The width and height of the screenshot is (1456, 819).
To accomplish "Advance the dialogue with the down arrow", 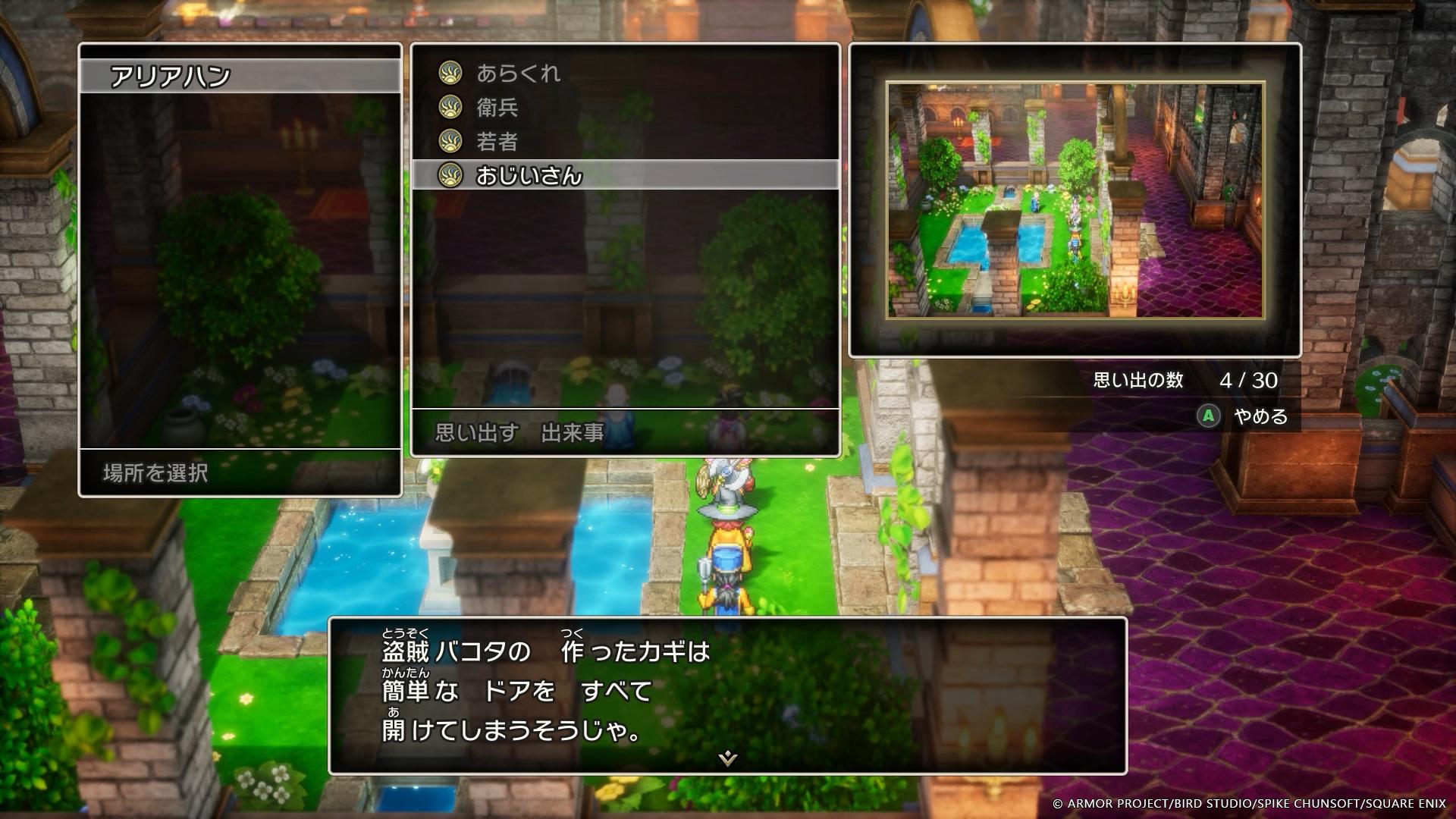I will pyautogui.click(x=727, y=758).
